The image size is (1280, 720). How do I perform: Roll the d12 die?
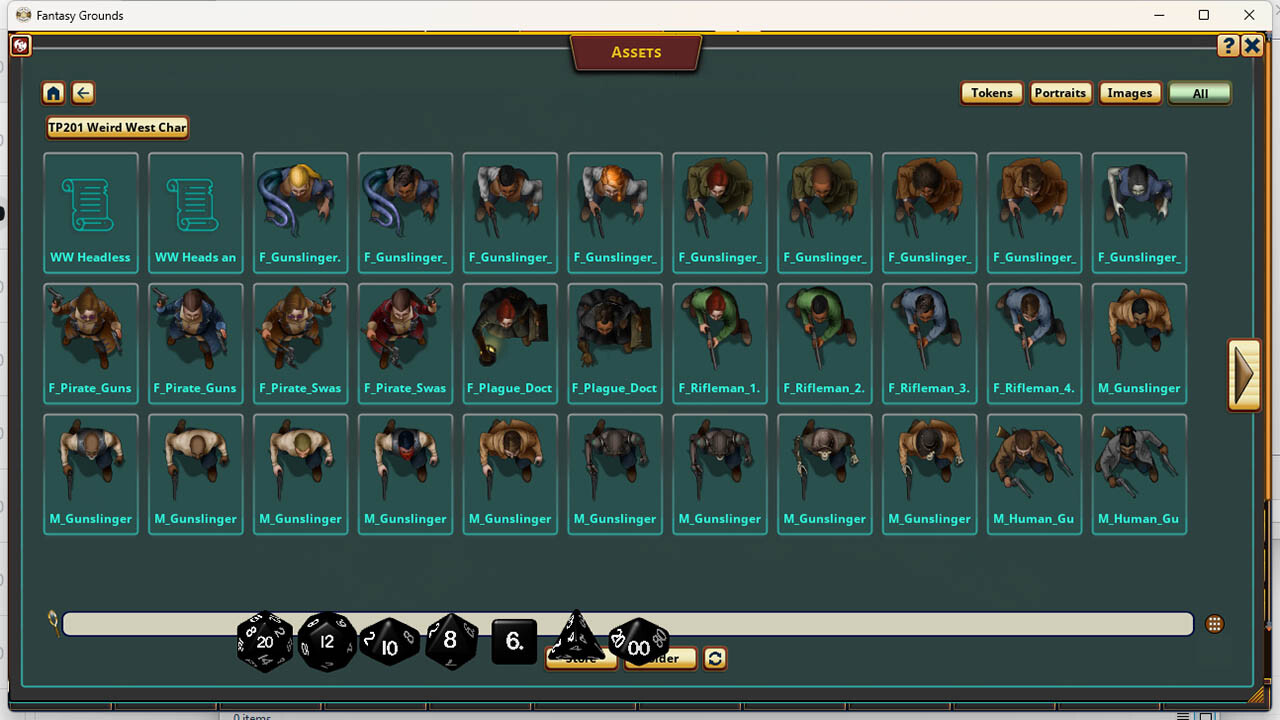(x=327, y=642)
